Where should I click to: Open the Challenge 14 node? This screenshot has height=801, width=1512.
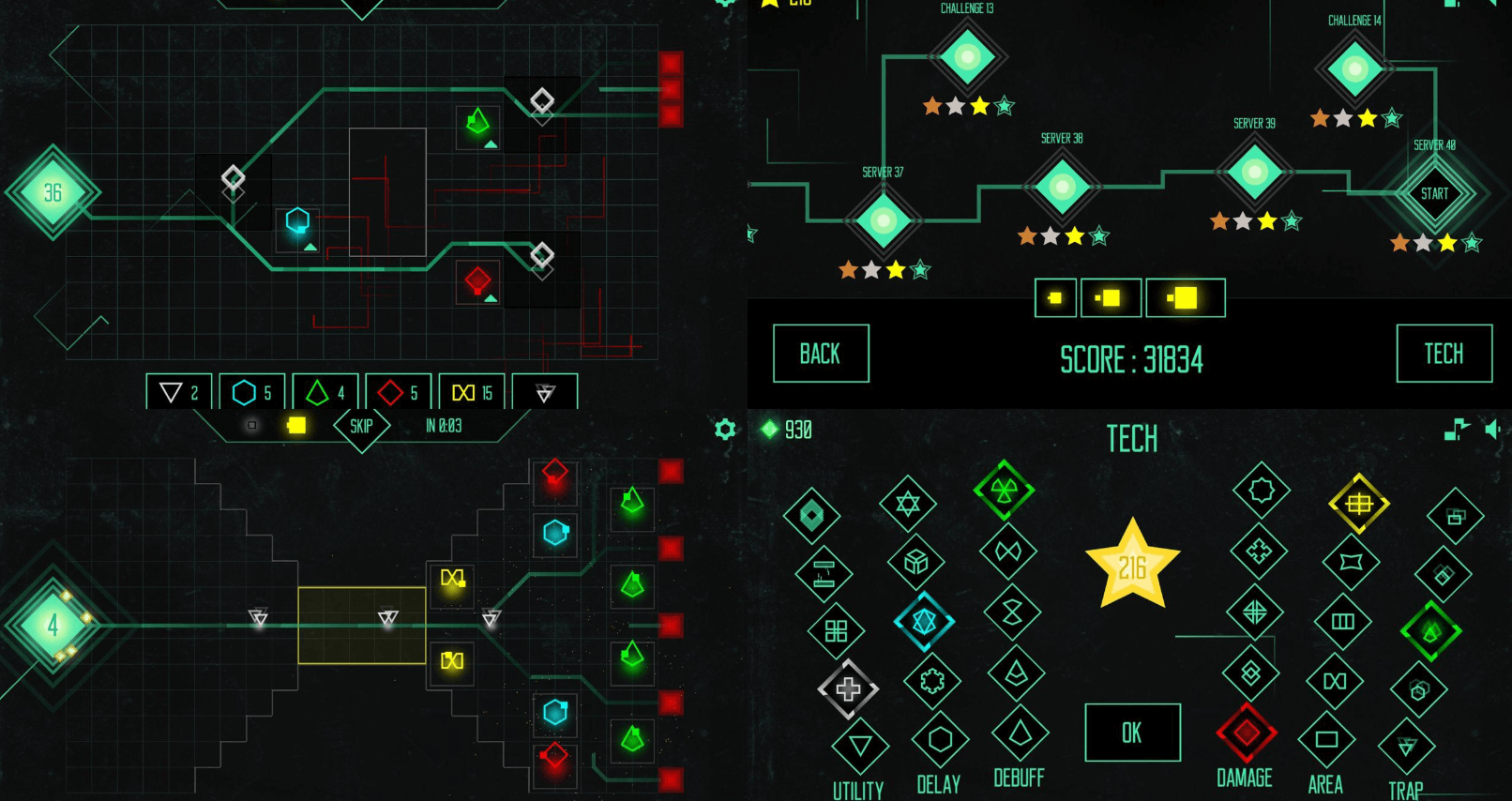1354,68
